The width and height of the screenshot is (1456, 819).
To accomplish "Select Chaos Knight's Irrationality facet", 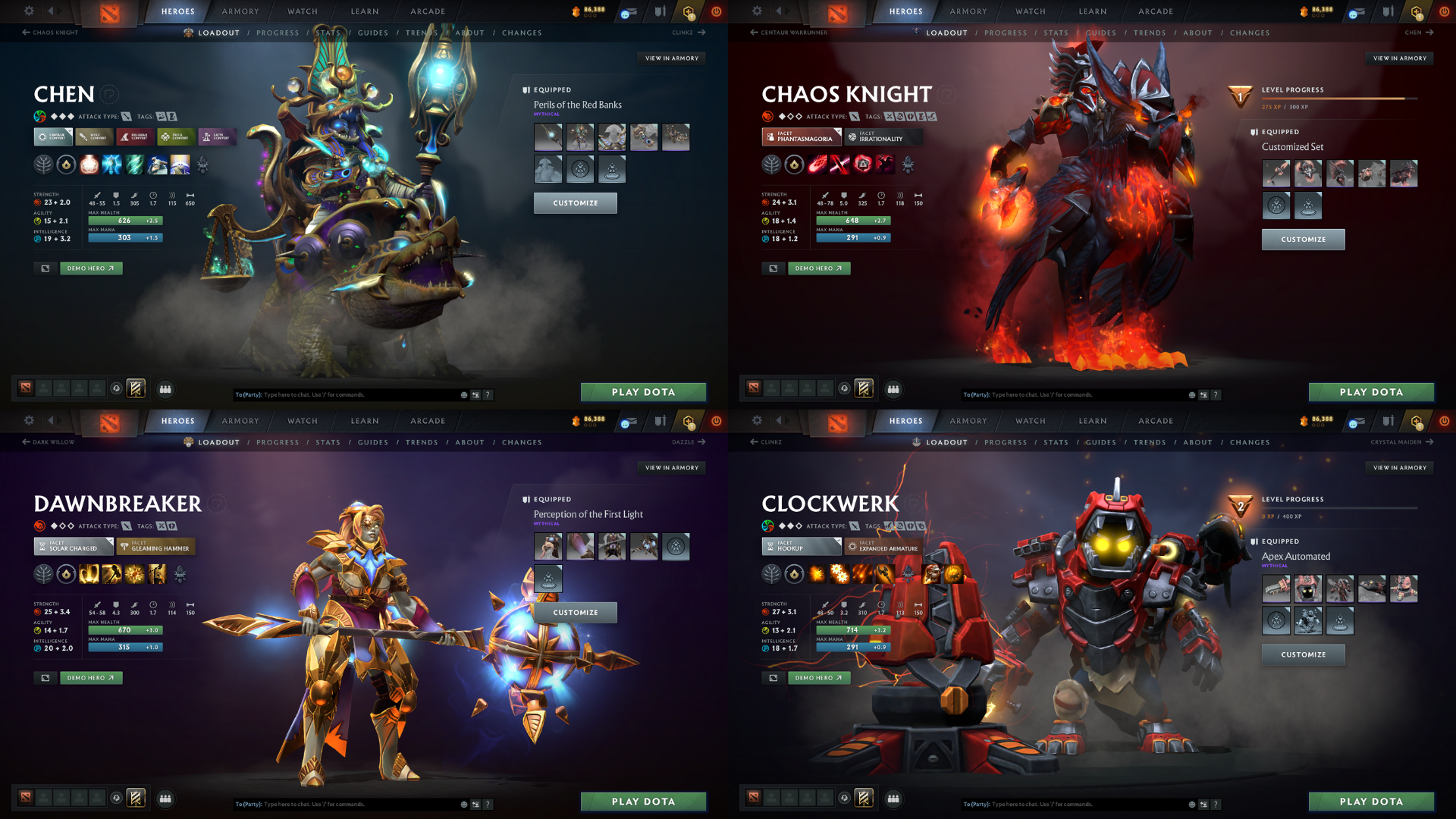I will coord(882,138).
